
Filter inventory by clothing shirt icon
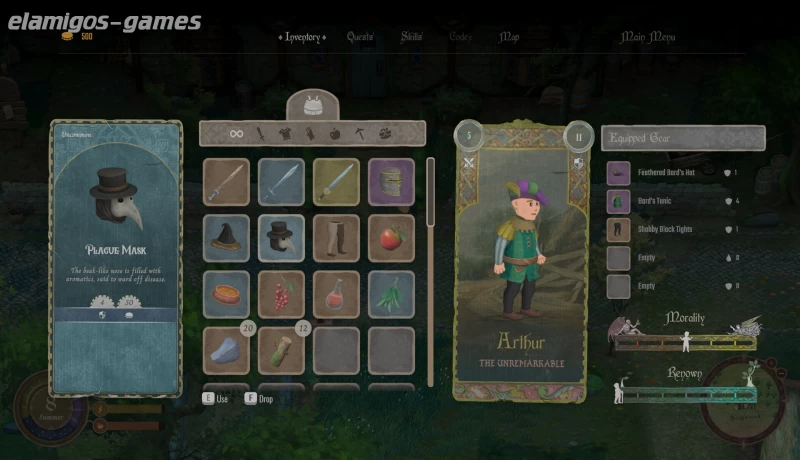pos(285,133)
